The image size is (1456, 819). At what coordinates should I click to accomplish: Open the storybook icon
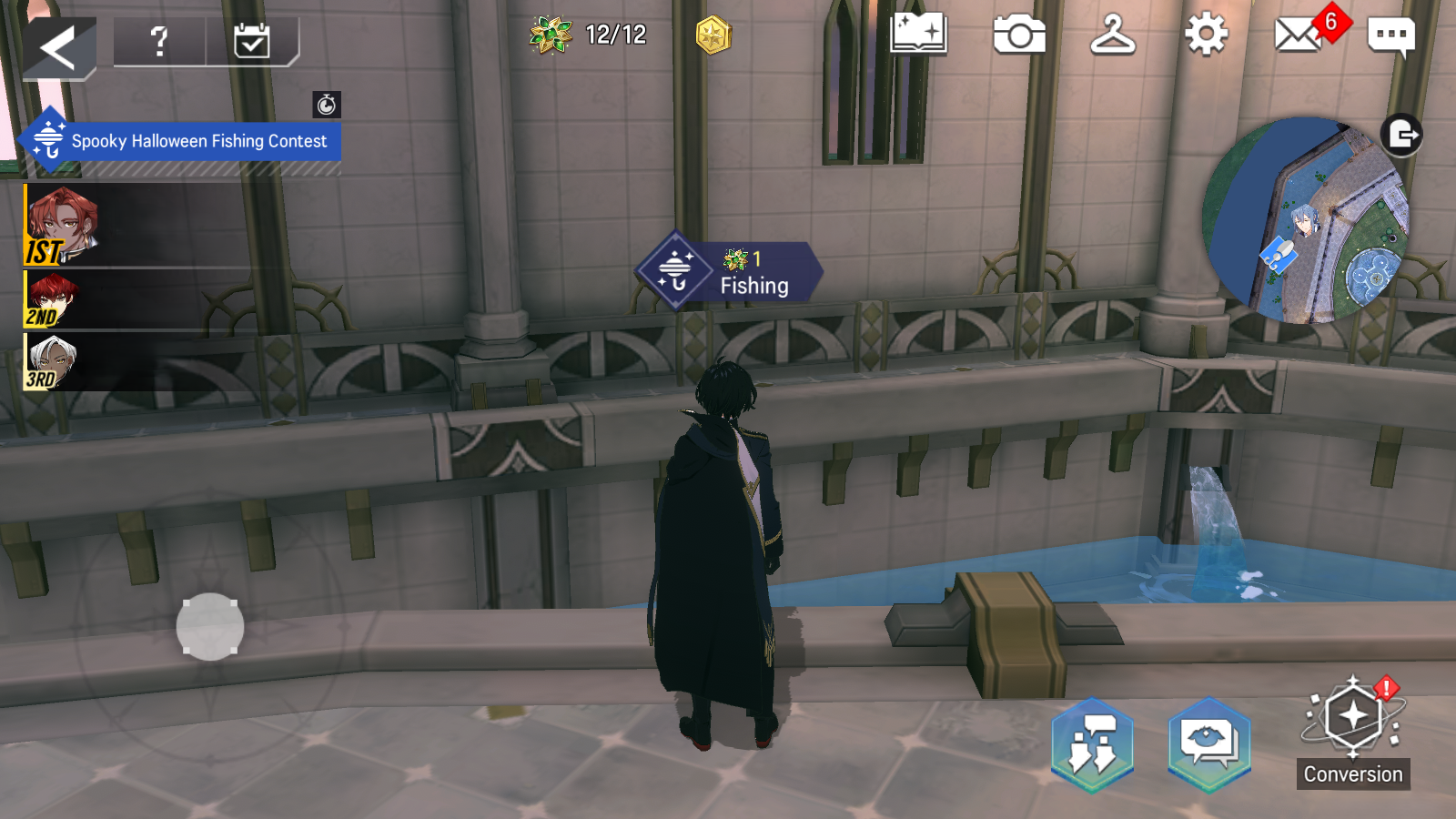(x=918, y=35)
